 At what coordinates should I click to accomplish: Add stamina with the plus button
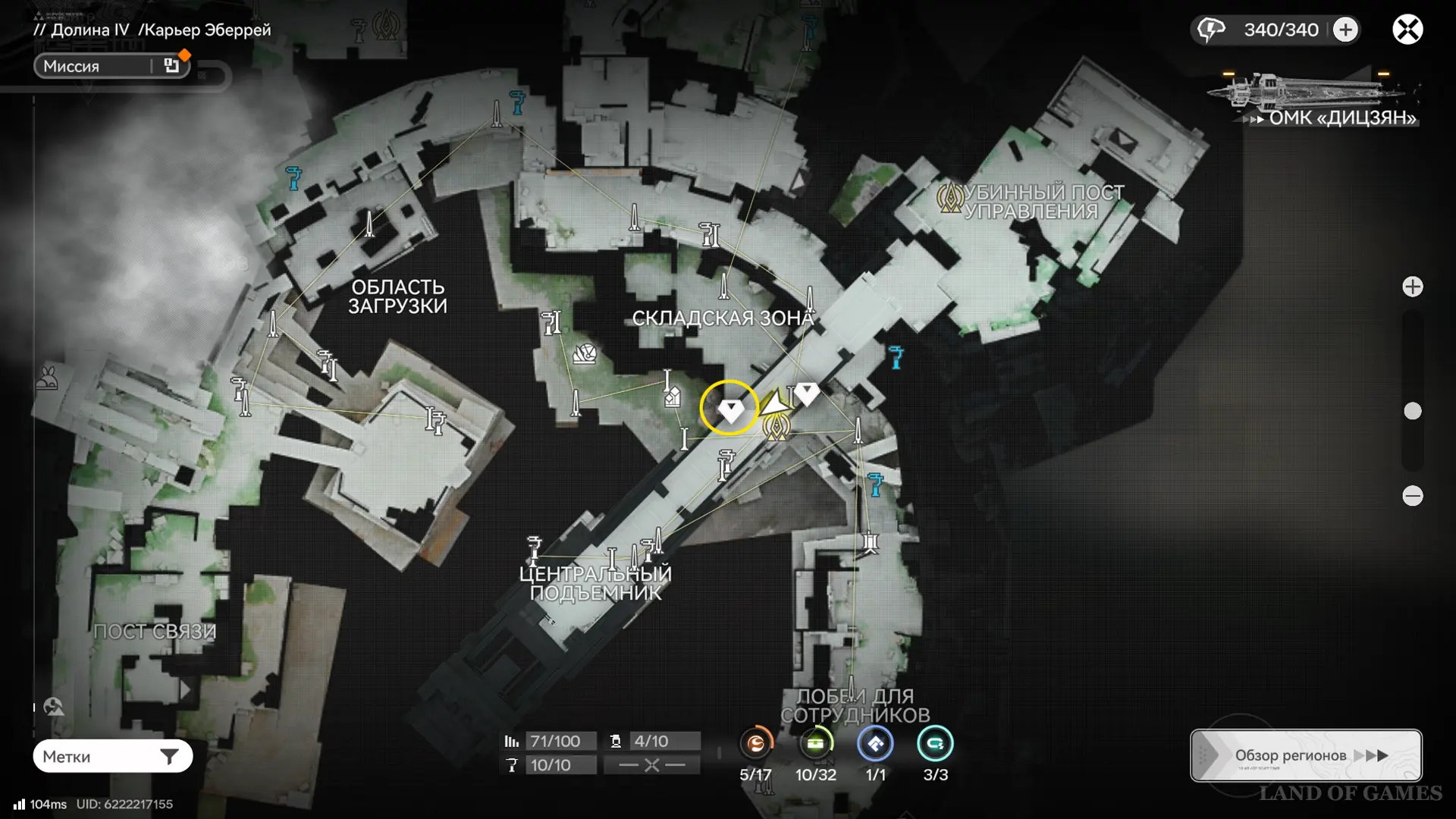click(1345, 30)
